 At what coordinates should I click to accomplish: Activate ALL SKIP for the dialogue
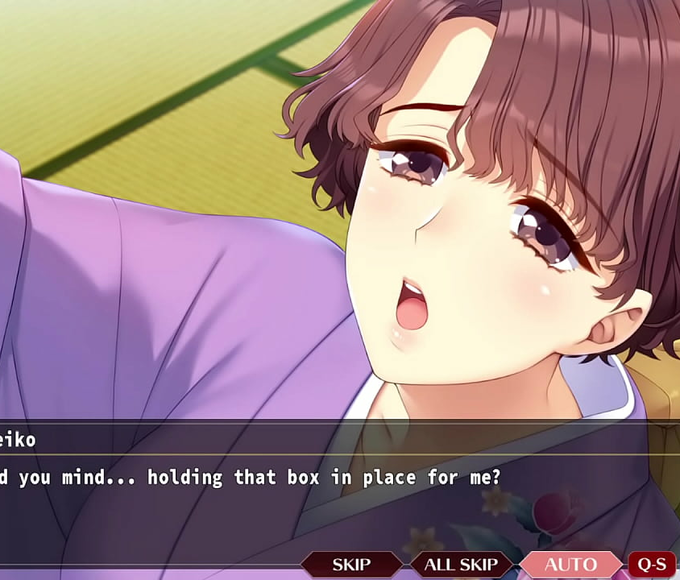[461, 565]
